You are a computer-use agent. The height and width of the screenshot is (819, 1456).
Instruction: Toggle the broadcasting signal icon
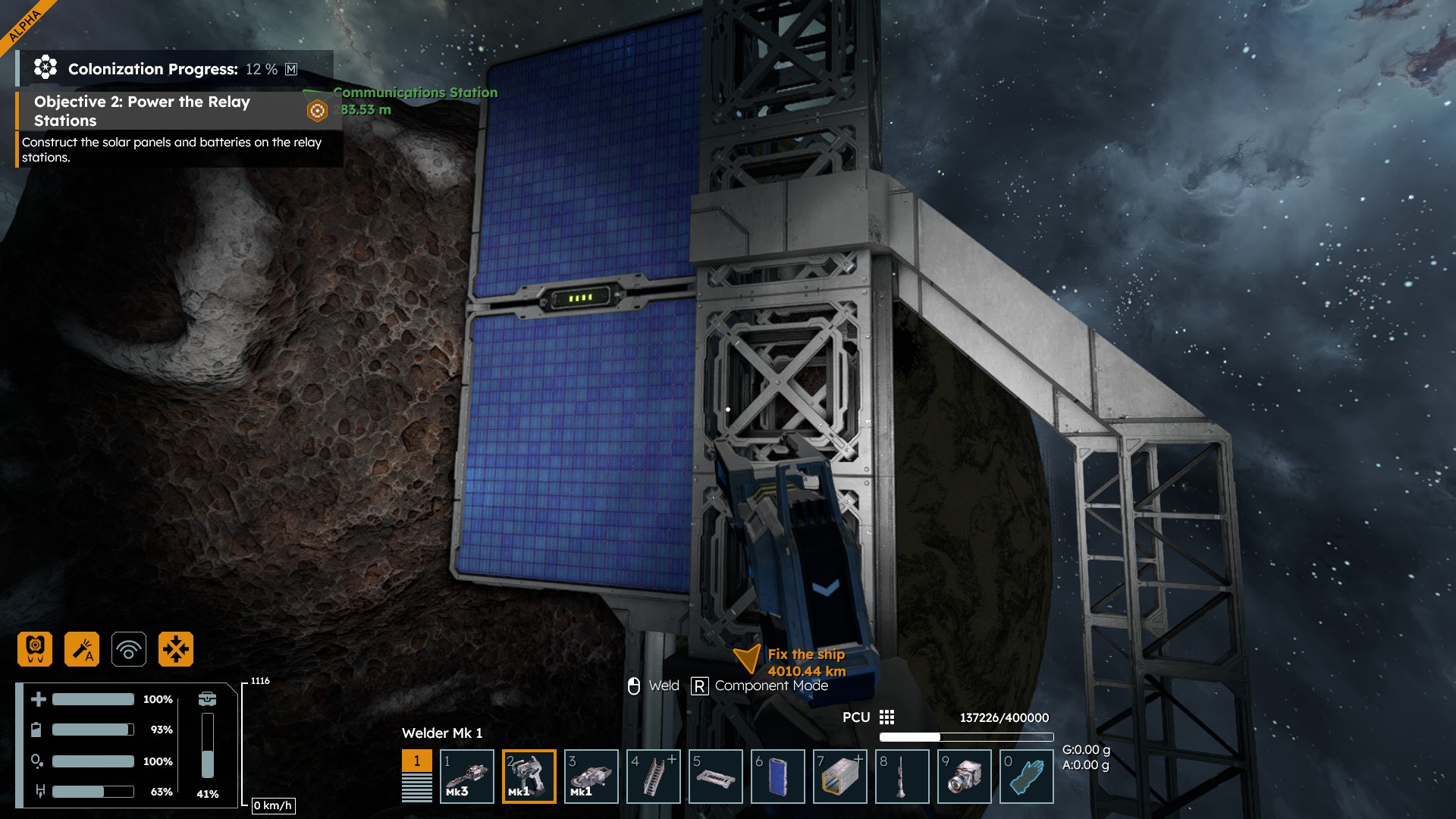tap(129, 649)
